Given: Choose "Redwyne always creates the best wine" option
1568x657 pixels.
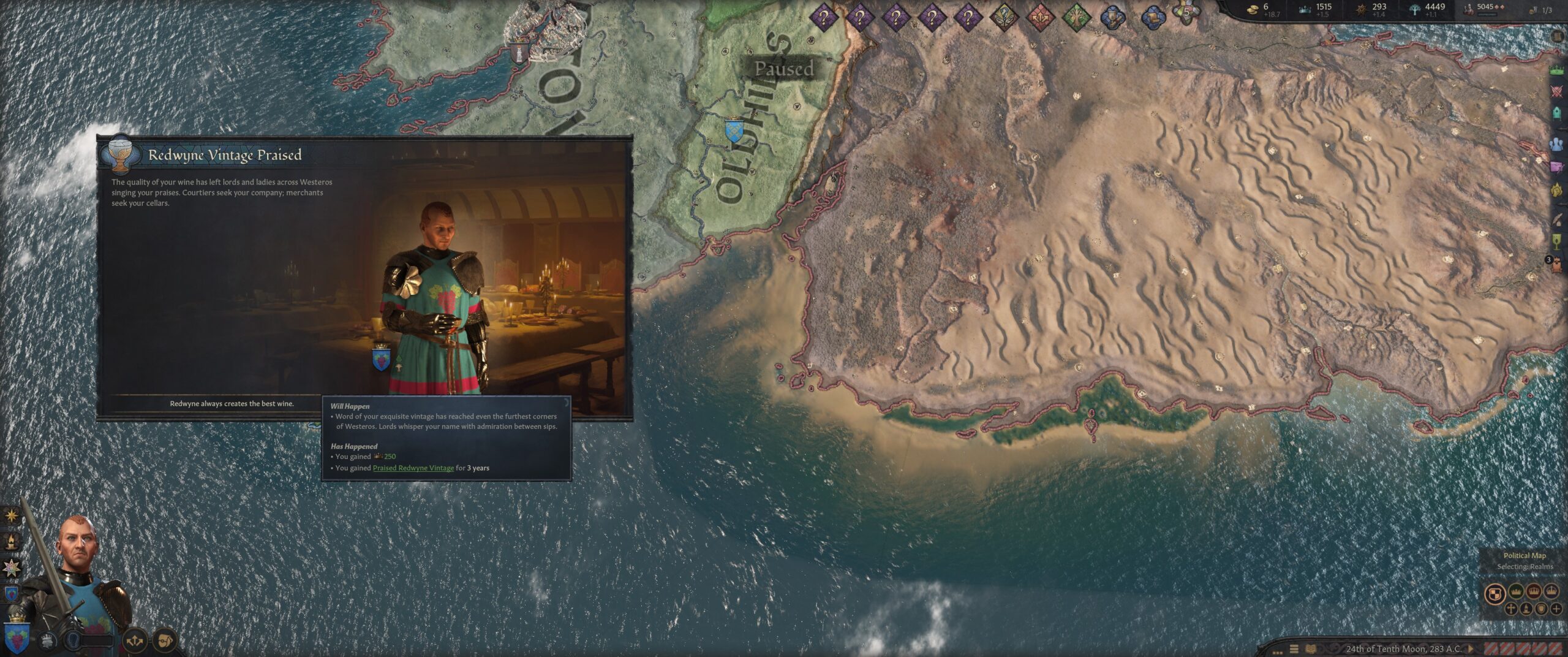Looking at the screenshot, I should pyautogui.click(x=232, y=404).
